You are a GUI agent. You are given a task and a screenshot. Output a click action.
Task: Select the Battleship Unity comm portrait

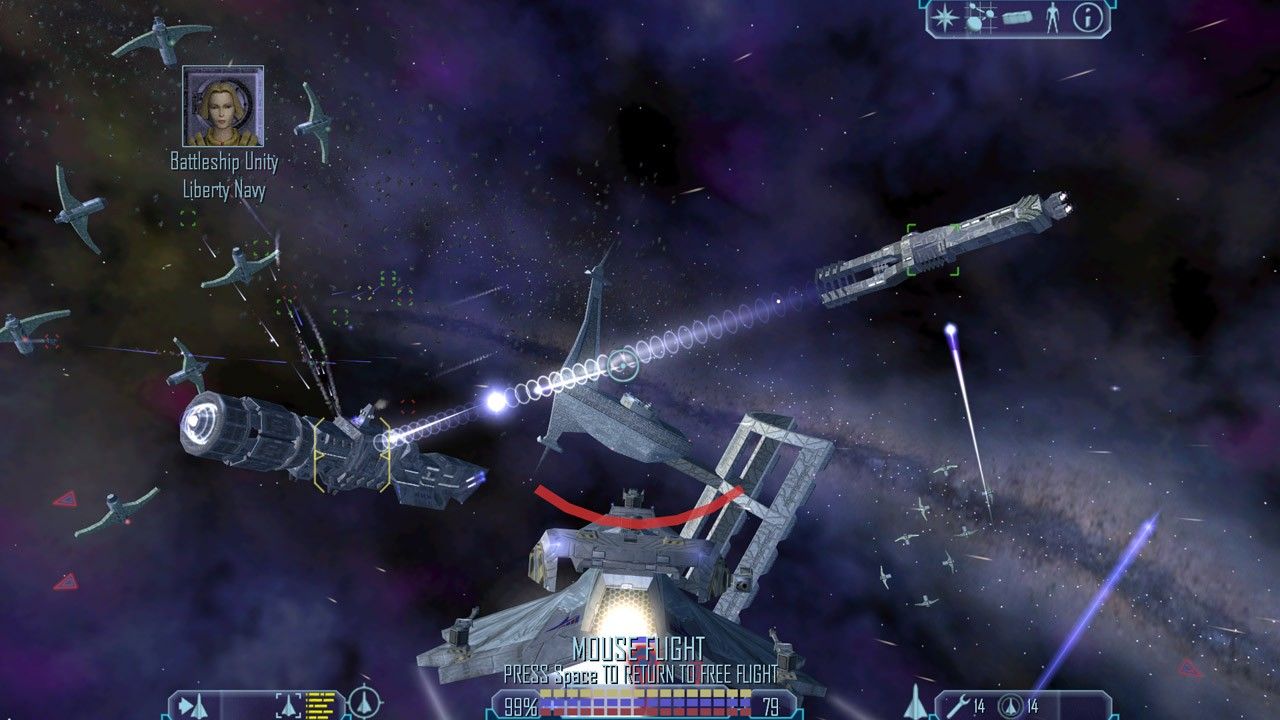click(x=223, y=106)
